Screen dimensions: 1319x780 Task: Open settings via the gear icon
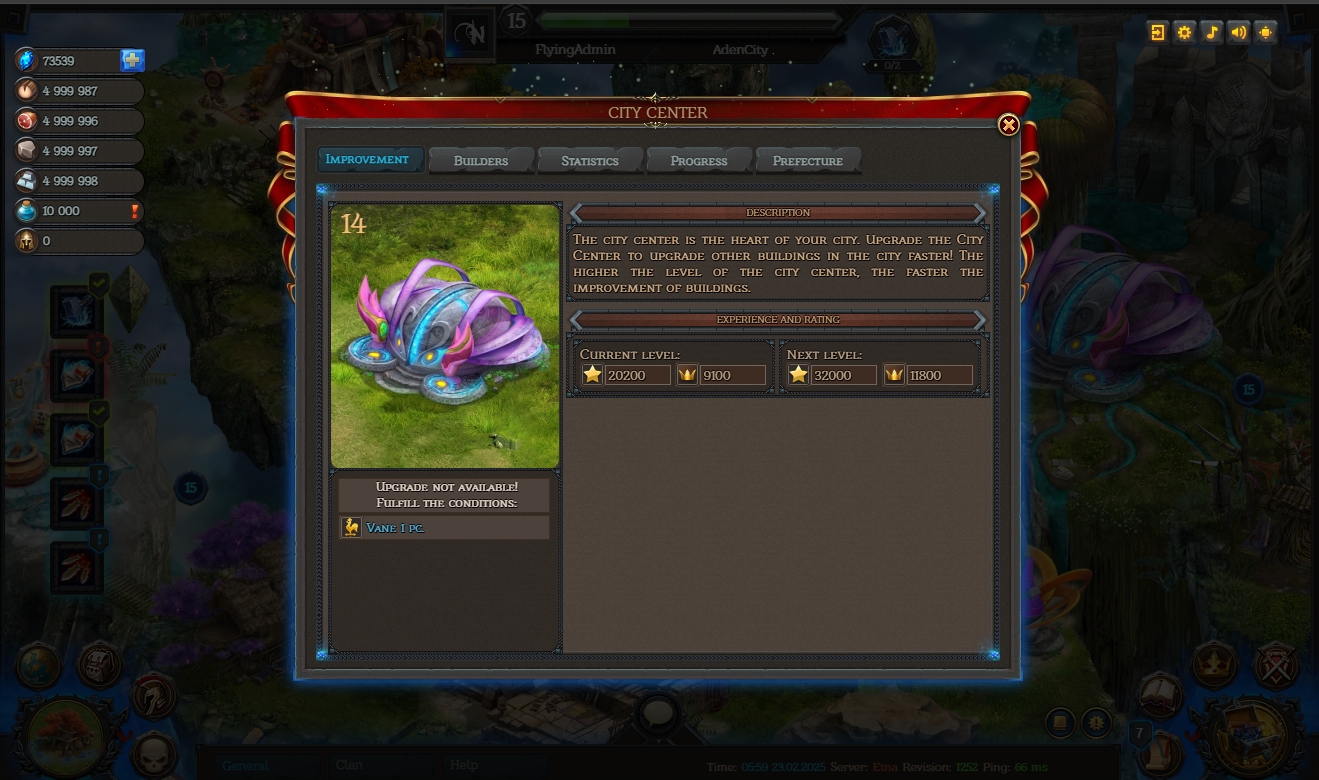click(1185, 32)
